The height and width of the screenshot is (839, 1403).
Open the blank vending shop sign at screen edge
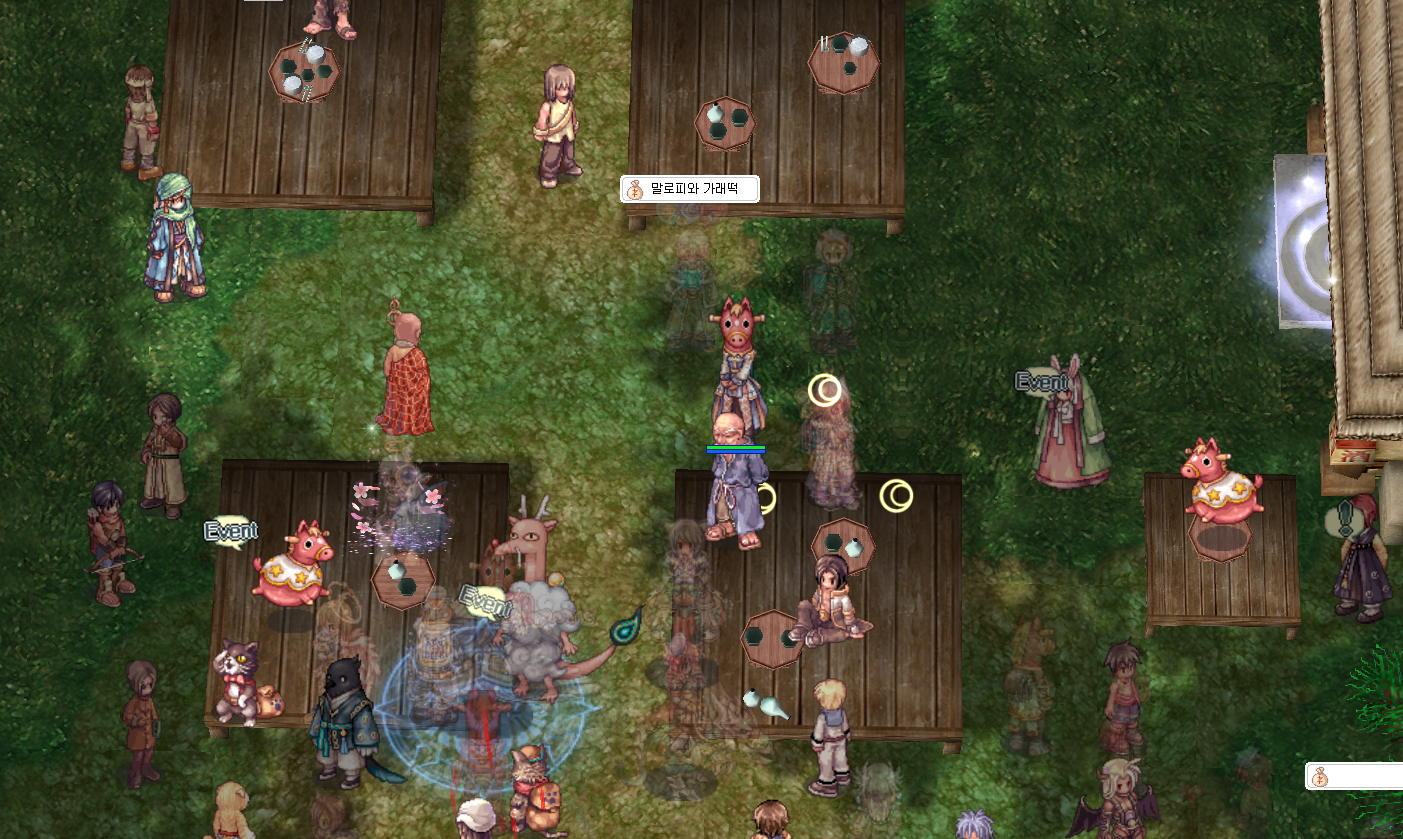1353,776
